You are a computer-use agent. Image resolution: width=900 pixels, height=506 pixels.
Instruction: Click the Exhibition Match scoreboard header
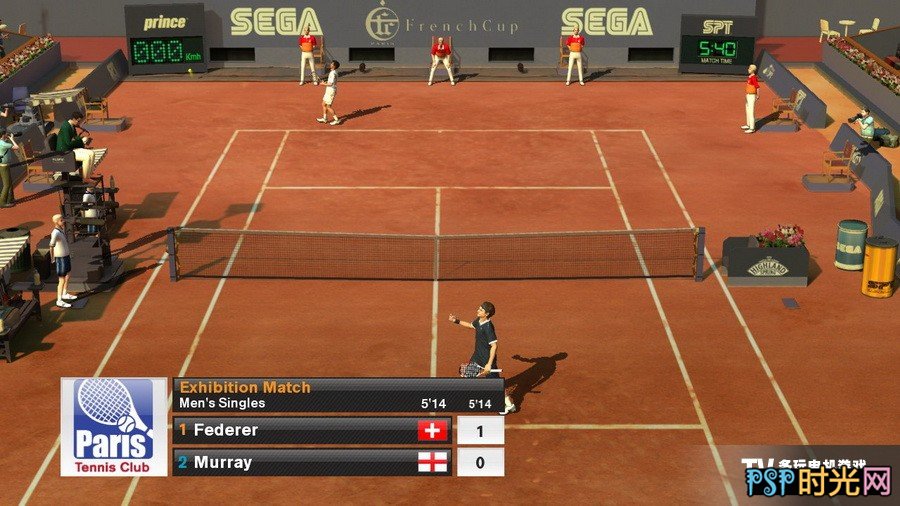click(336, 394)
